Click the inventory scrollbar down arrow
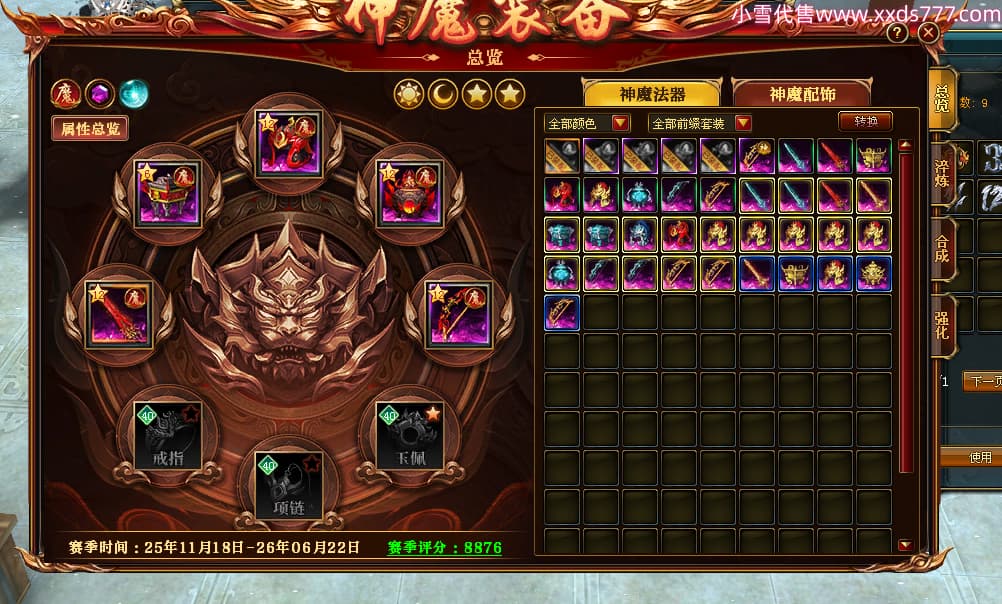 tap(905, 545)
